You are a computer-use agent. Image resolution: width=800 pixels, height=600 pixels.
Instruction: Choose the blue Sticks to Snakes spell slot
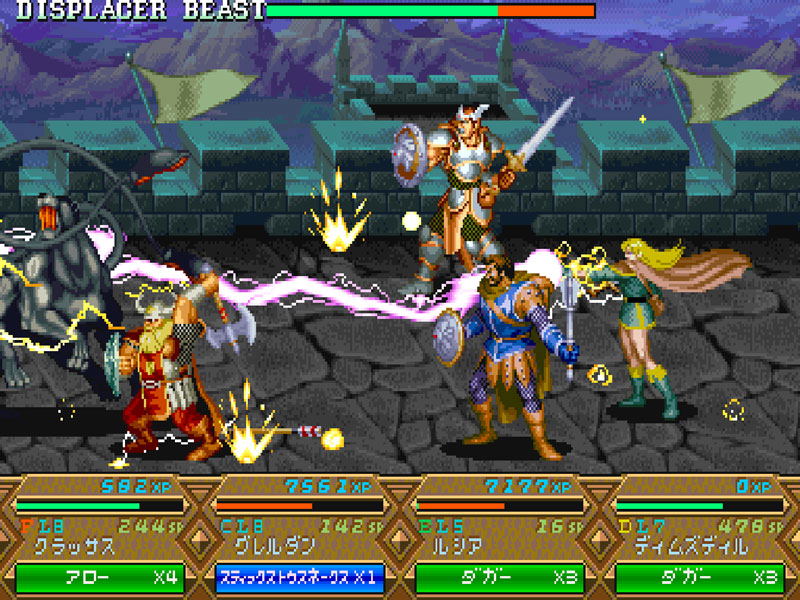(299, 578)
